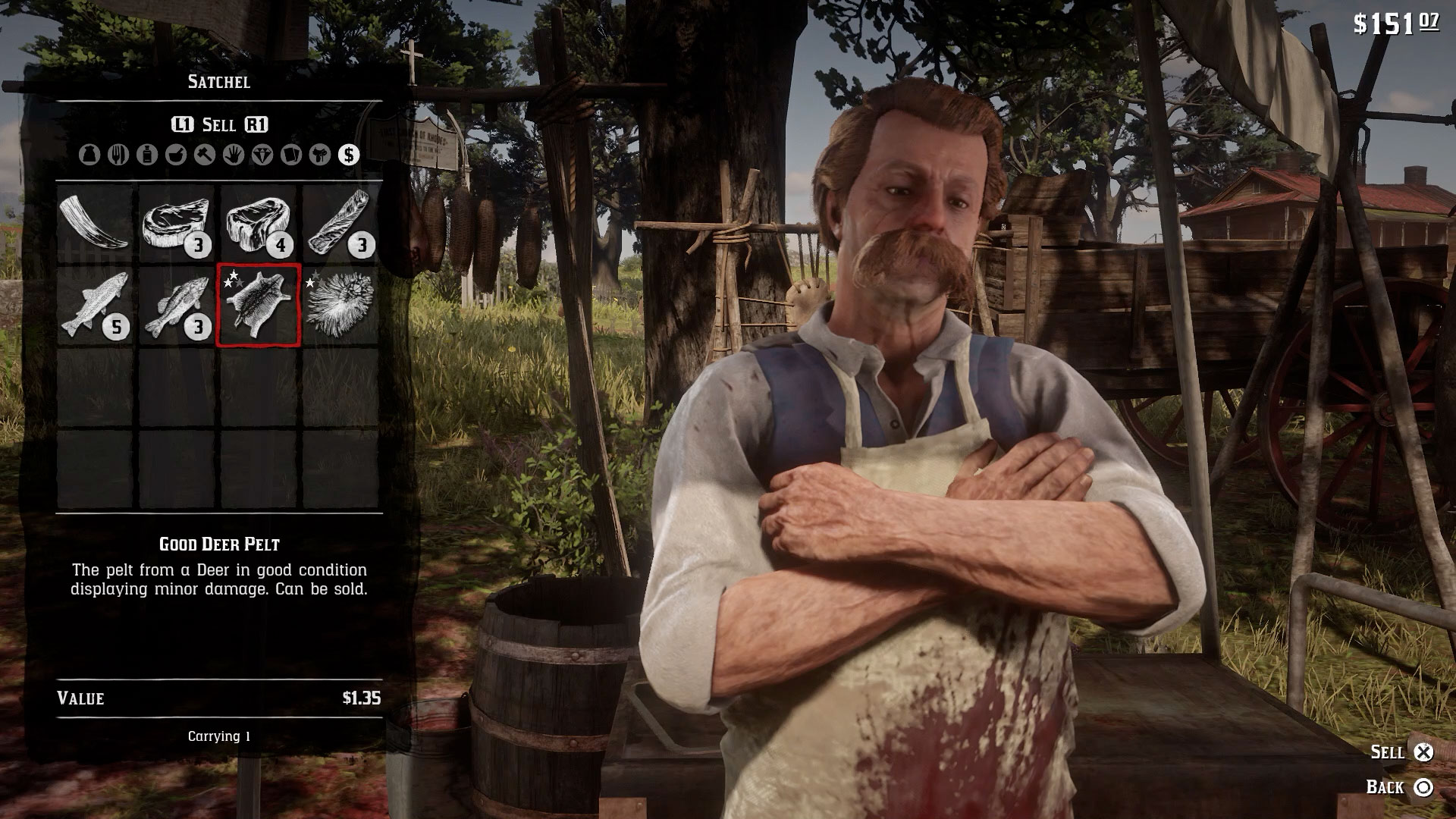Select the animal horn item slot
This screenshot has width=1456, height=819.
(95, 223)
